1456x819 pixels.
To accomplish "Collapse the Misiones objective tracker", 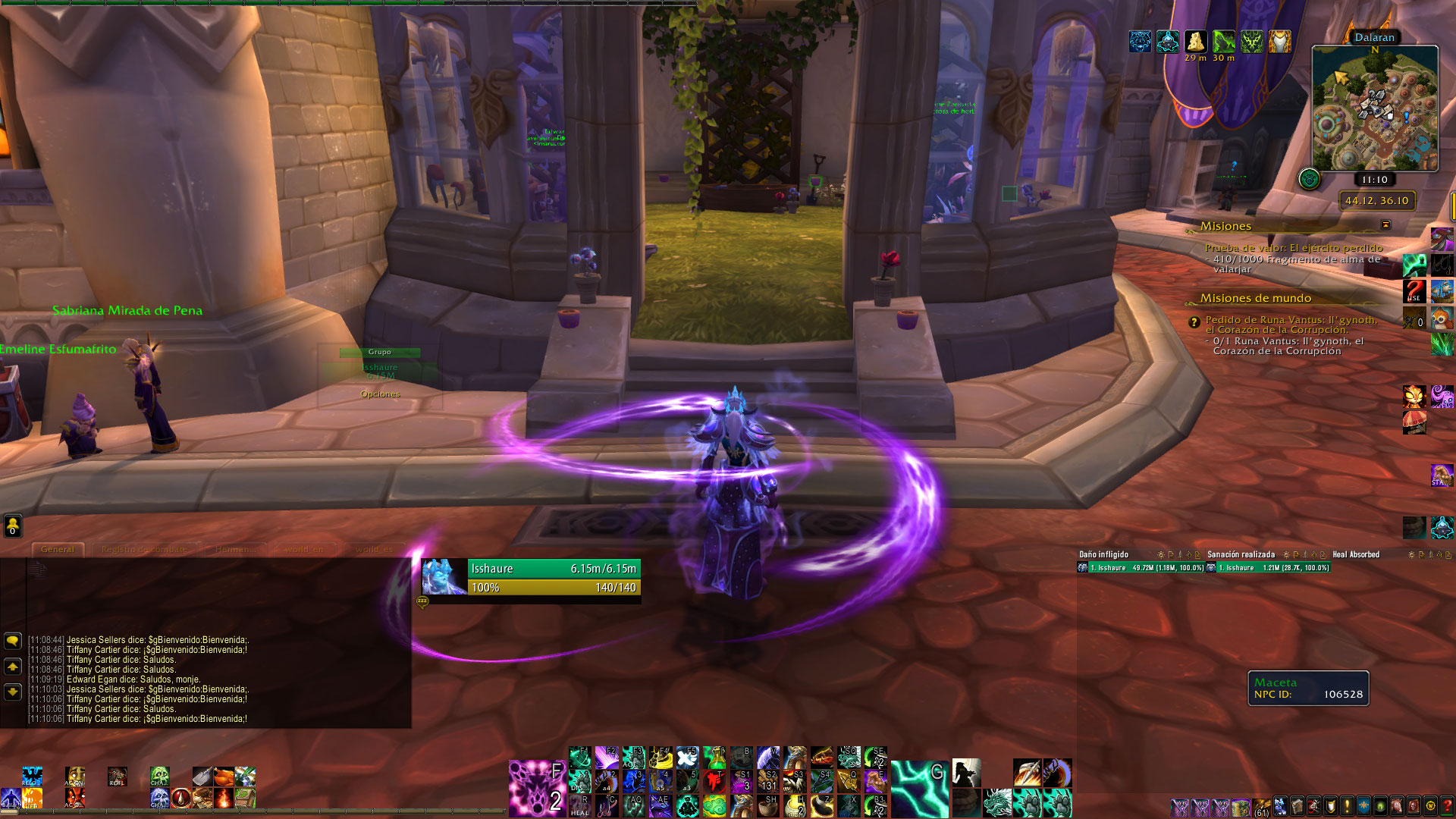I will point(1385,225).
